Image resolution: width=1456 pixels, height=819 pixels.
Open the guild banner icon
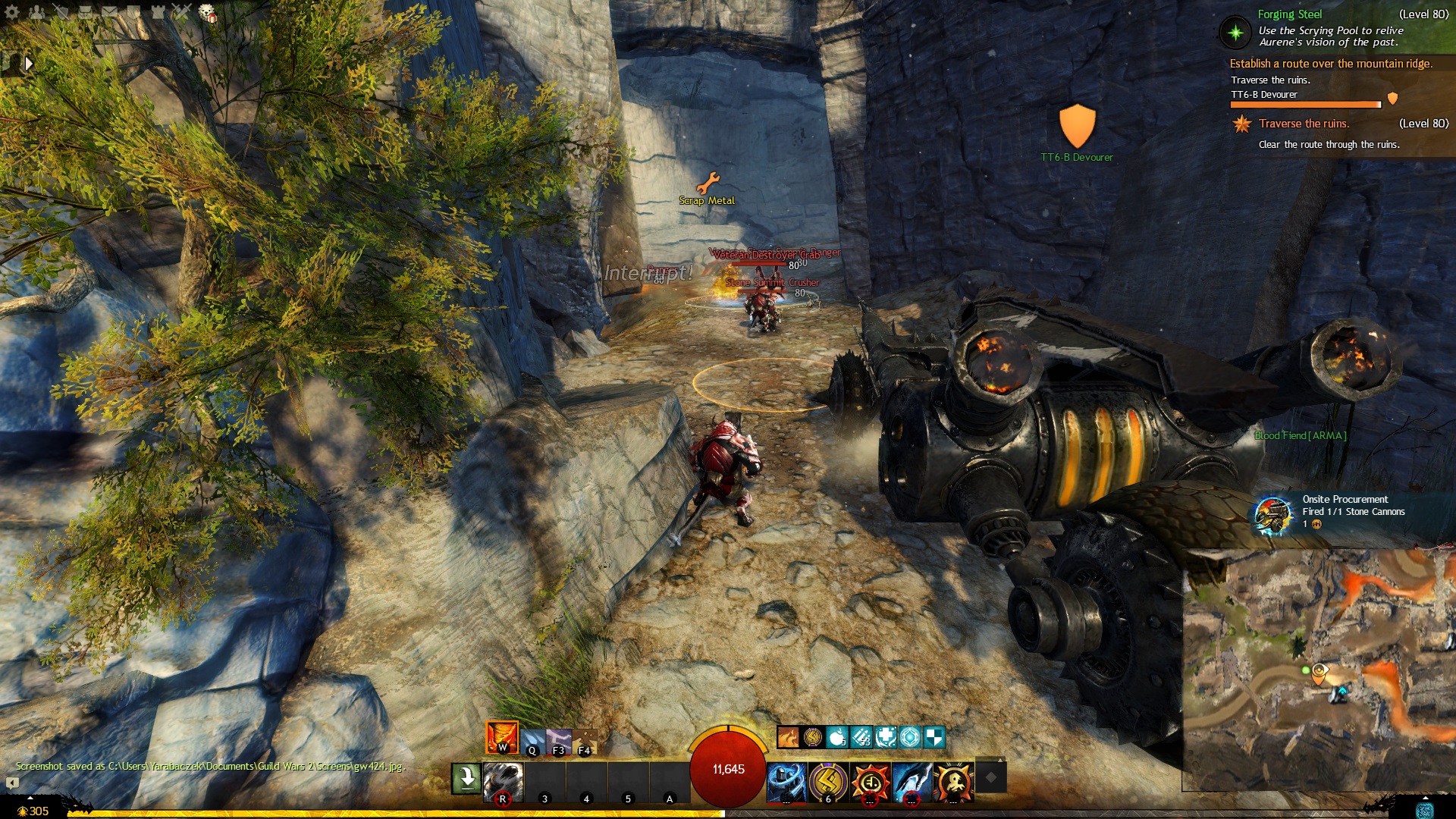click(x=133, y=11)
